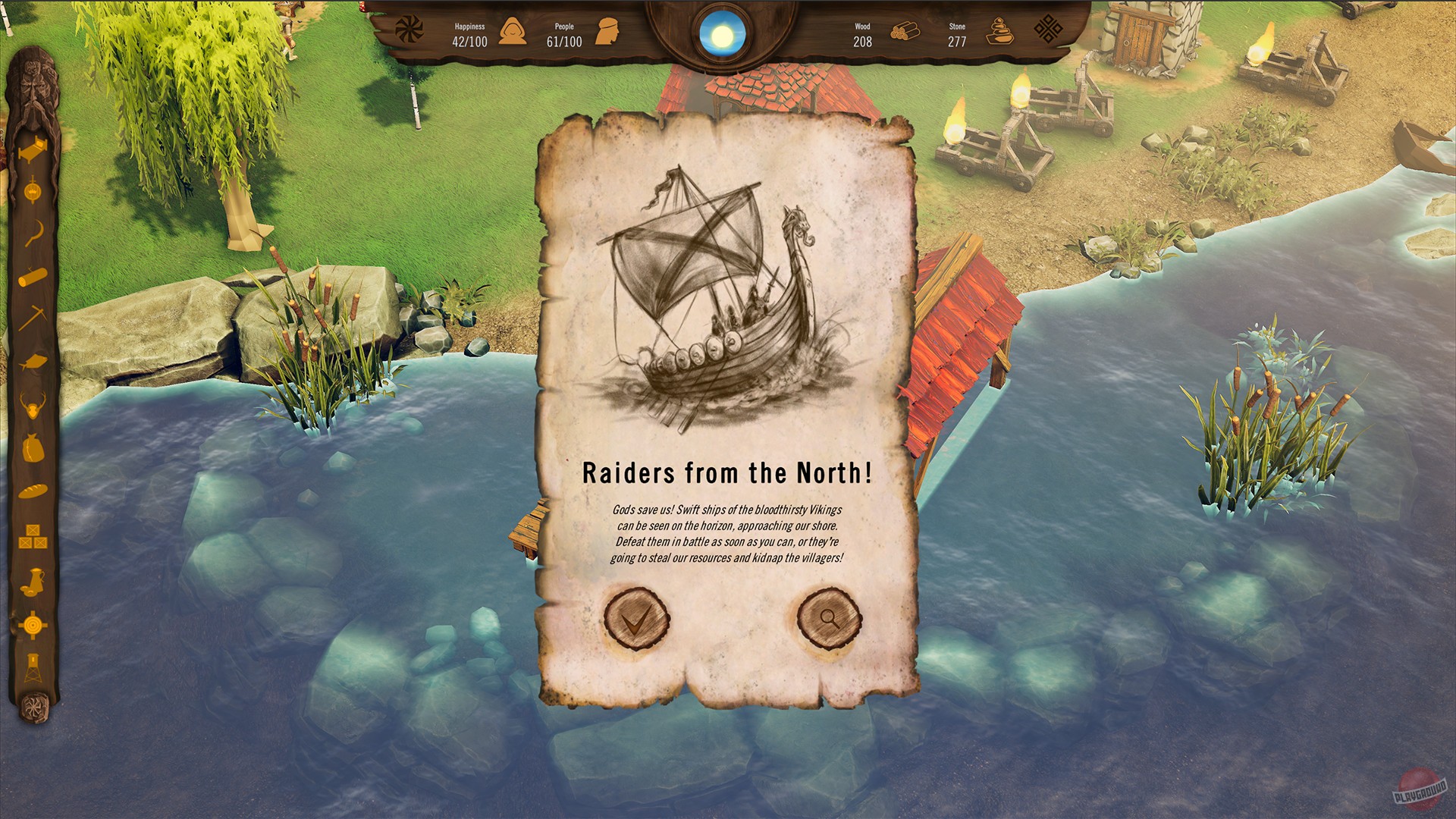Screen dimensions: 1456x819
Task: Select the pickaxe mining icon
Action: point(33,318)
